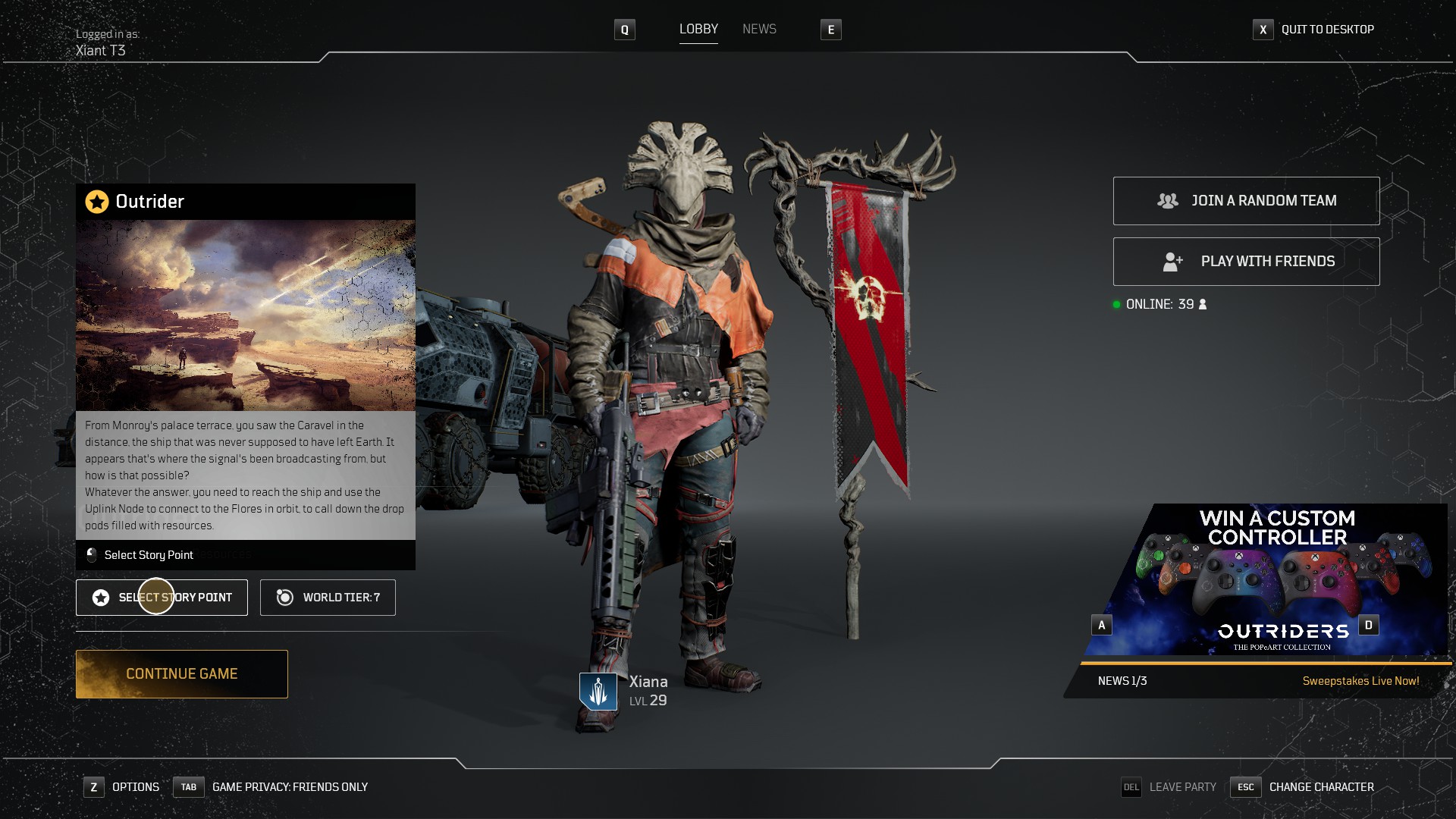Click the Sweepstakes Live Now link
This screenshot has height=819, width=1456.
click(1360, 681)
